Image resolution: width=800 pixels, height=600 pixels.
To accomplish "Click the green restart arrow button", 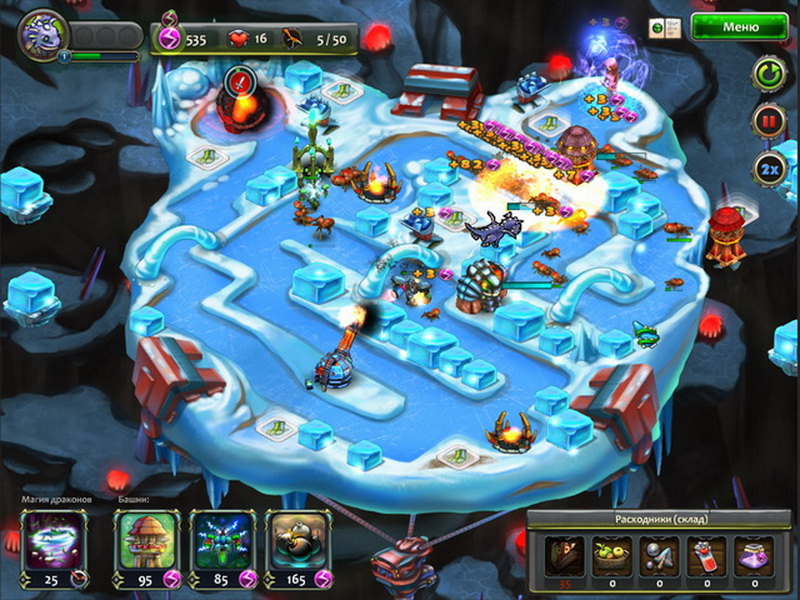I will 768,74.
